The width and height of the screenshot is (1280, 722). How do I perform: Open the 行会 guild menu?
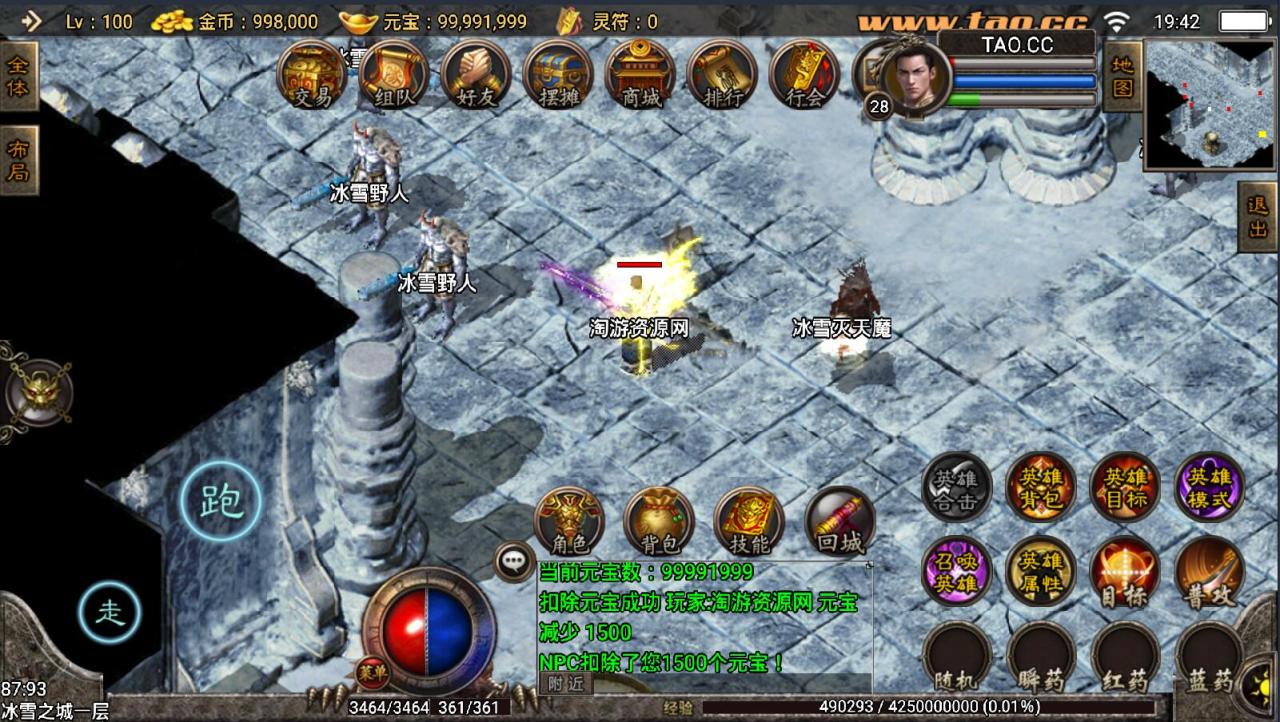(x=805, y=75)
